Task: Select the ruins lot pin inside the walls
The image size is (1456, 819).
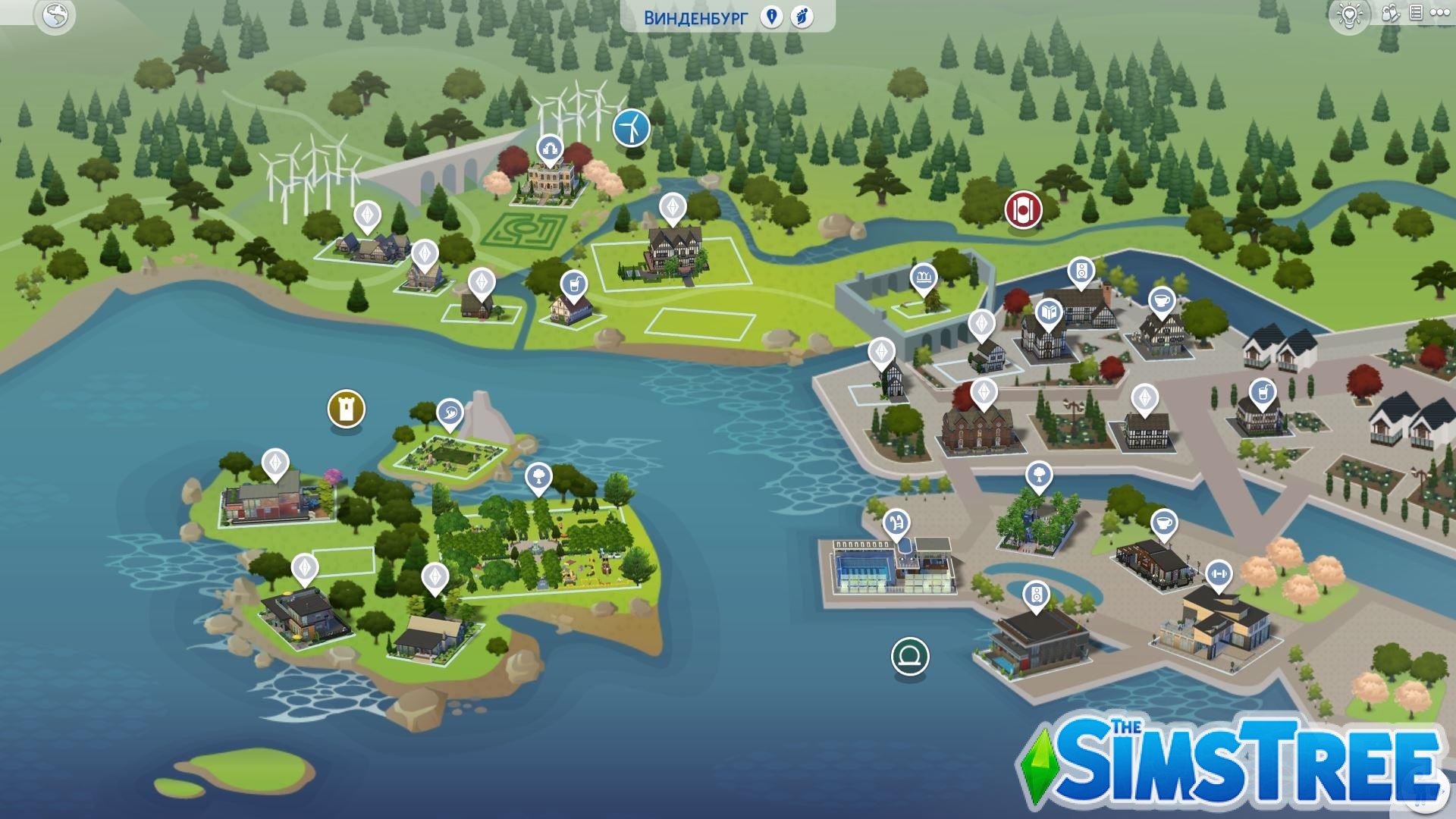Action: (923, 278)
